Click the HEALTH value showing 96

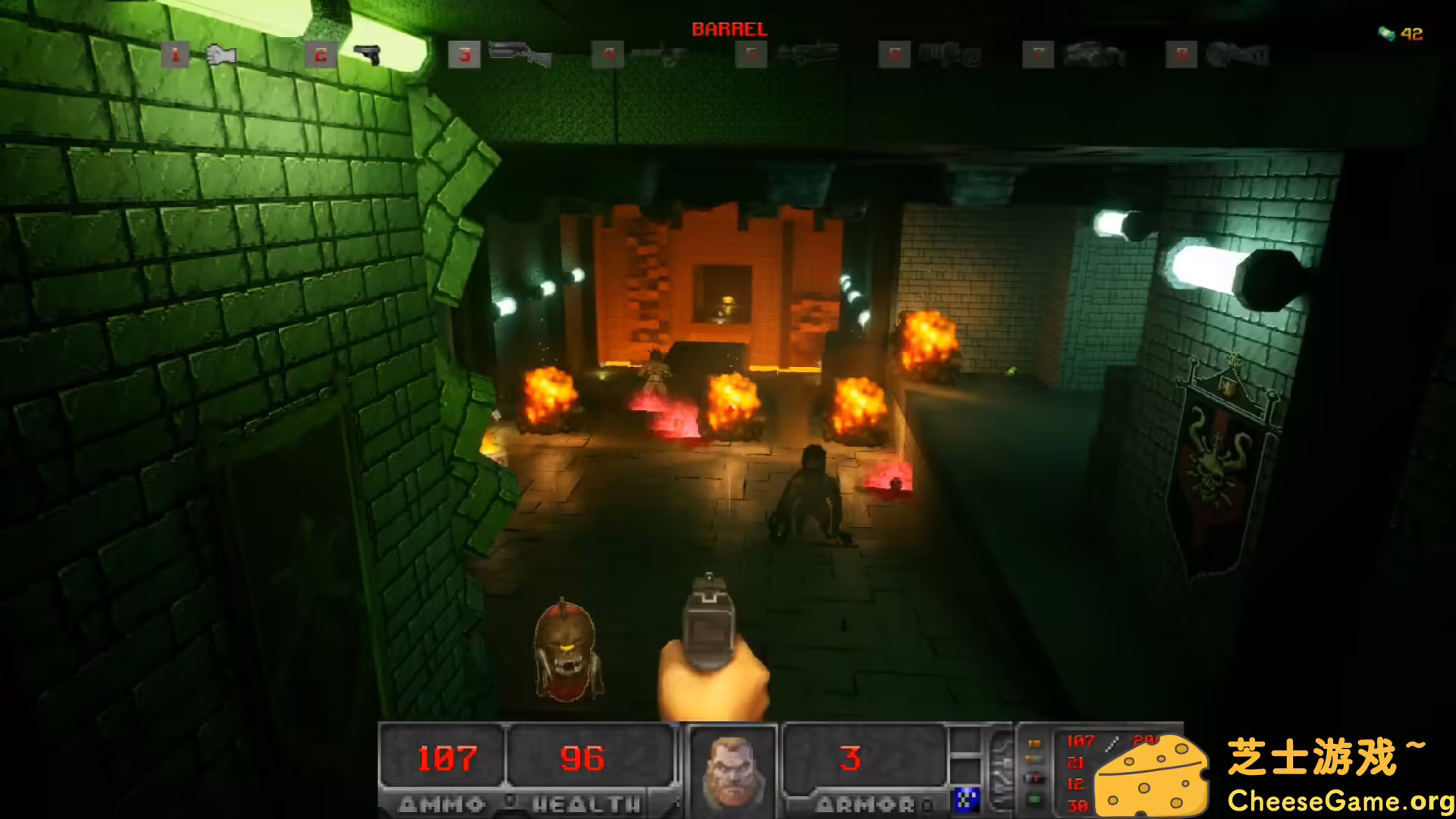point(583,758)
